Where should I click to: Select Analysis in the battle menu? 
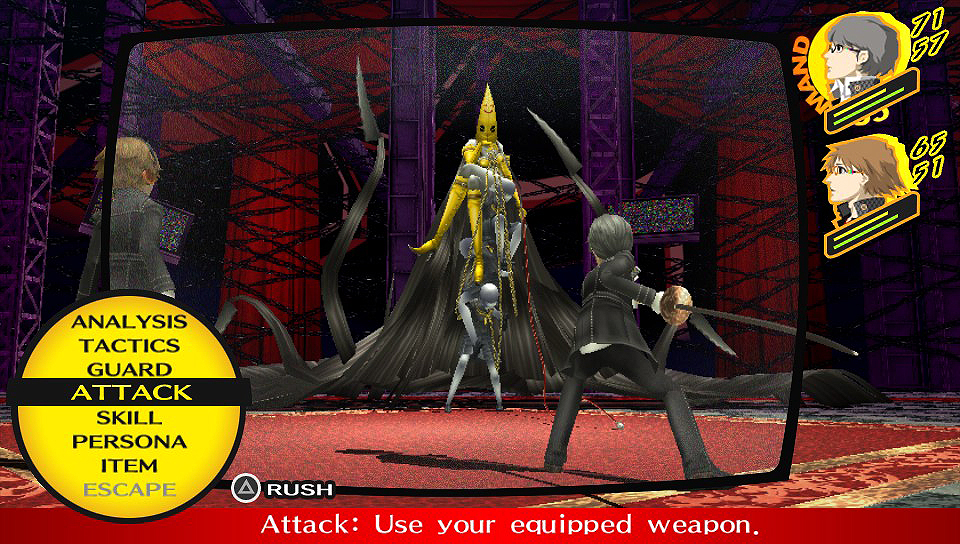129,322
